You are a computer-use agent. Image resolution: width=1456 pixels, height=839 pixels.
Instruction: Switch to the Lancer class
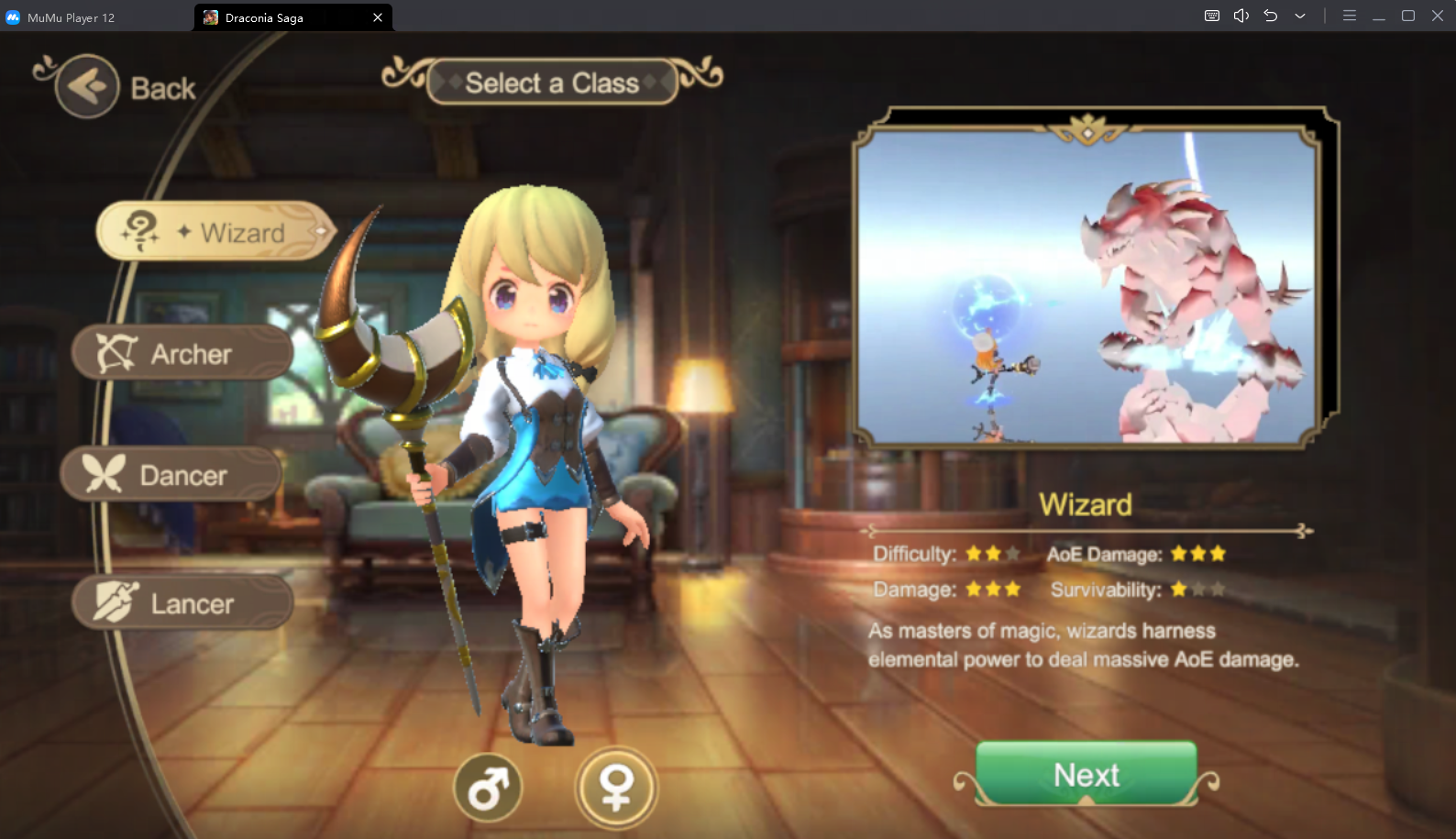pyautogui.click(x=183, y=603)
